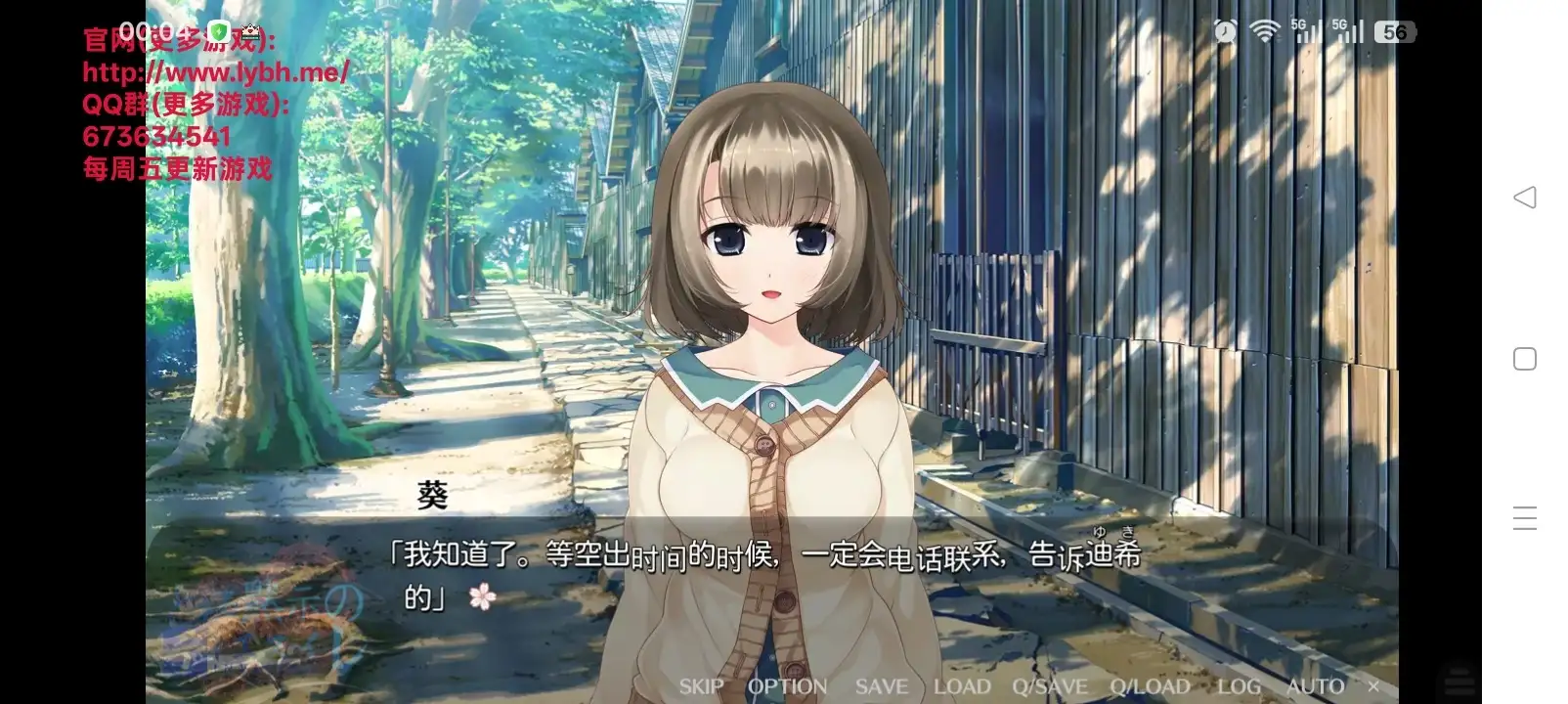Activate SKIP to fast-forward dialogue
The width and height of the screenshot is (1568, 704).
click(x=701, y=686)
